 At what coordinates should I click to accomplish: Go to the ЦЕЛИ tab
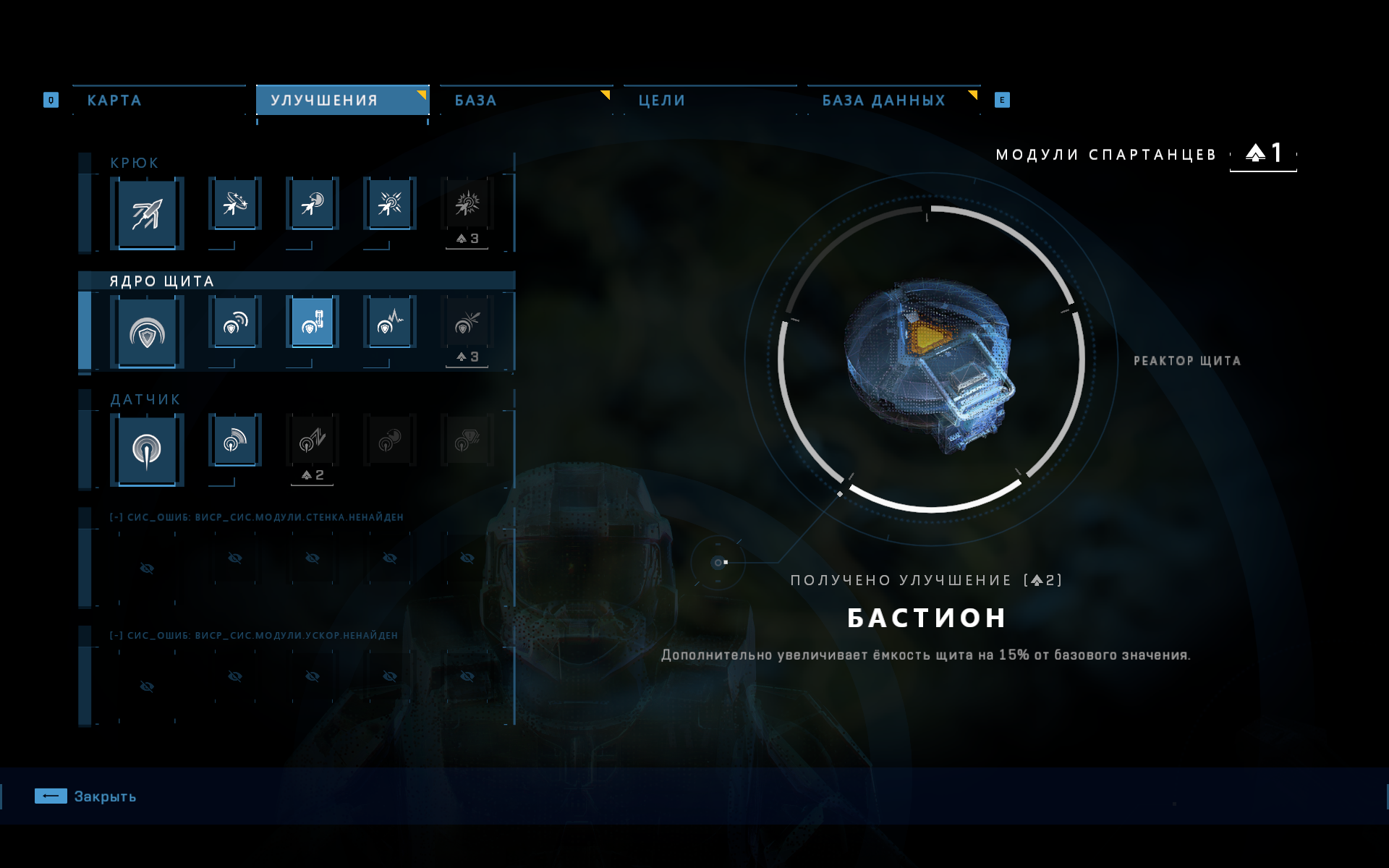coord(661,101)
